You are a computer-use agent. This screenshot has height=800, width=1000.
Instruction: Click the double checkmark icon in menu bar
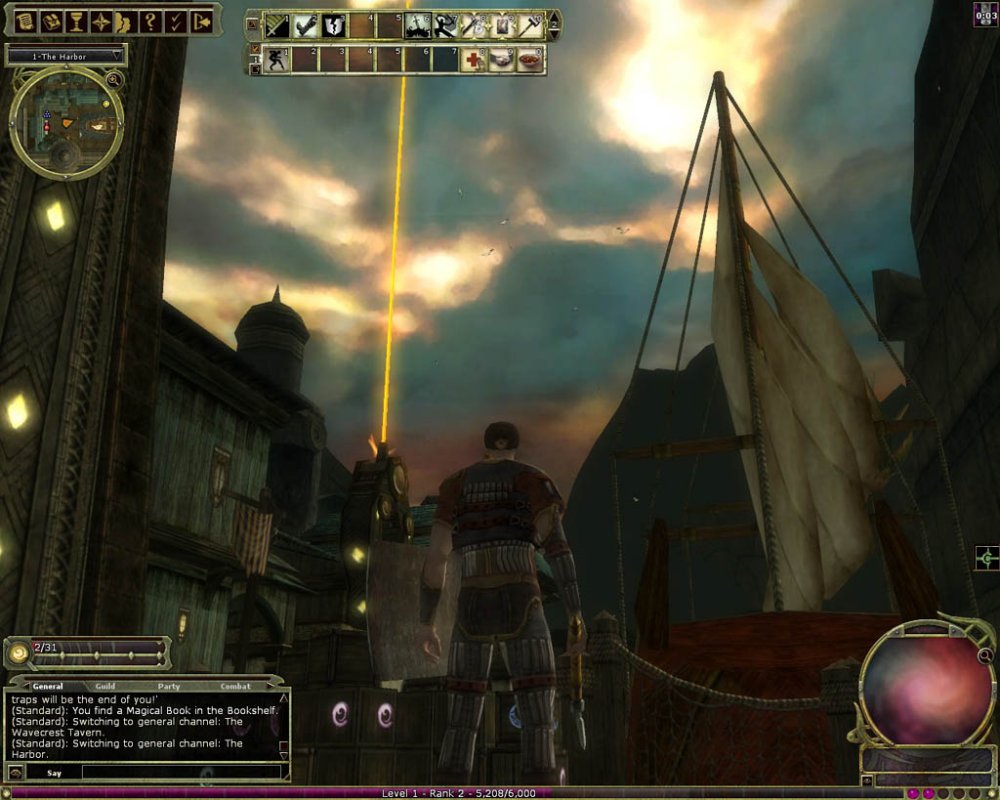tap(176, 20)
